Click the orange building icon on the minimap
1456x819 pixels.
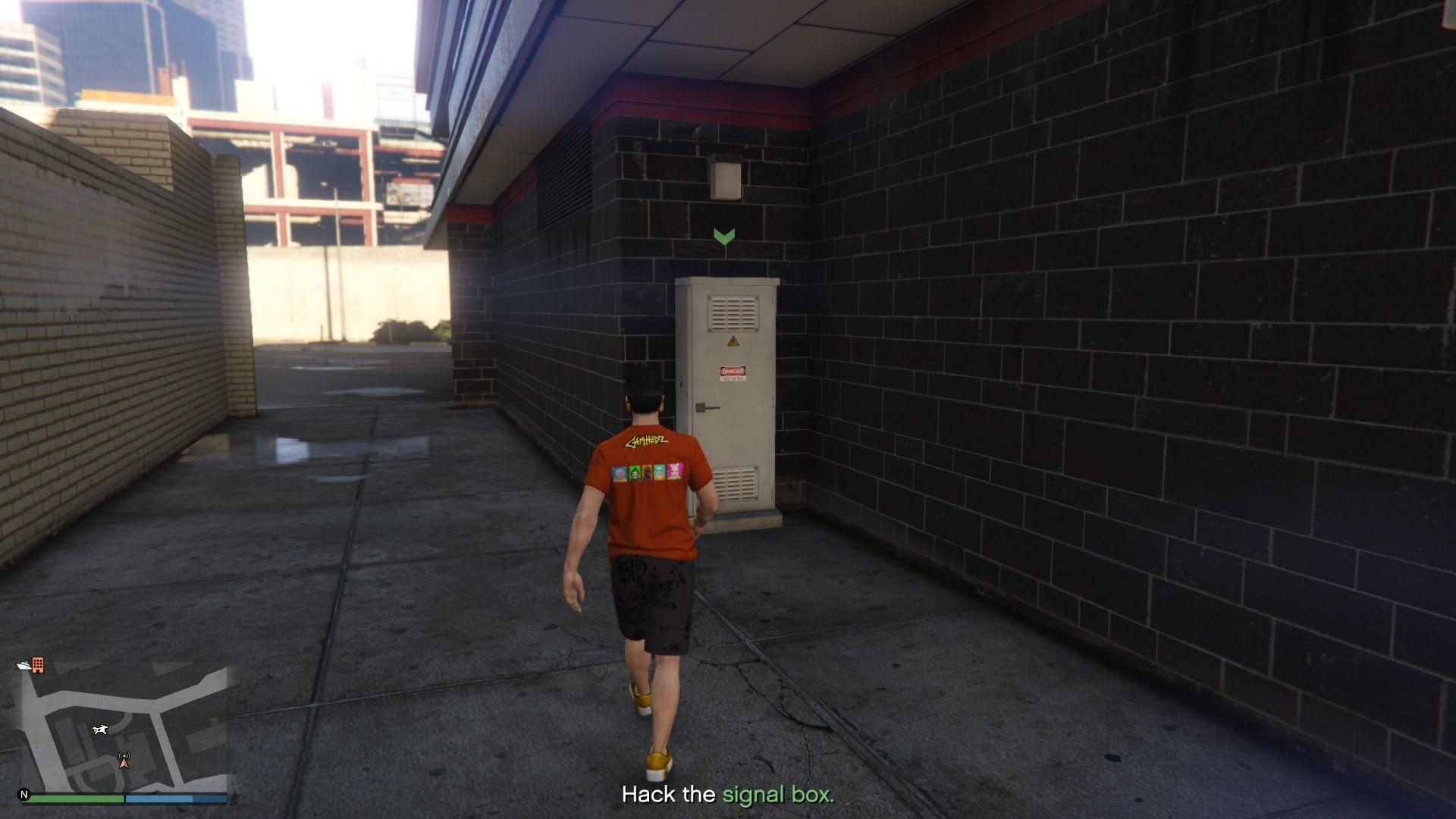pos(37,665)
